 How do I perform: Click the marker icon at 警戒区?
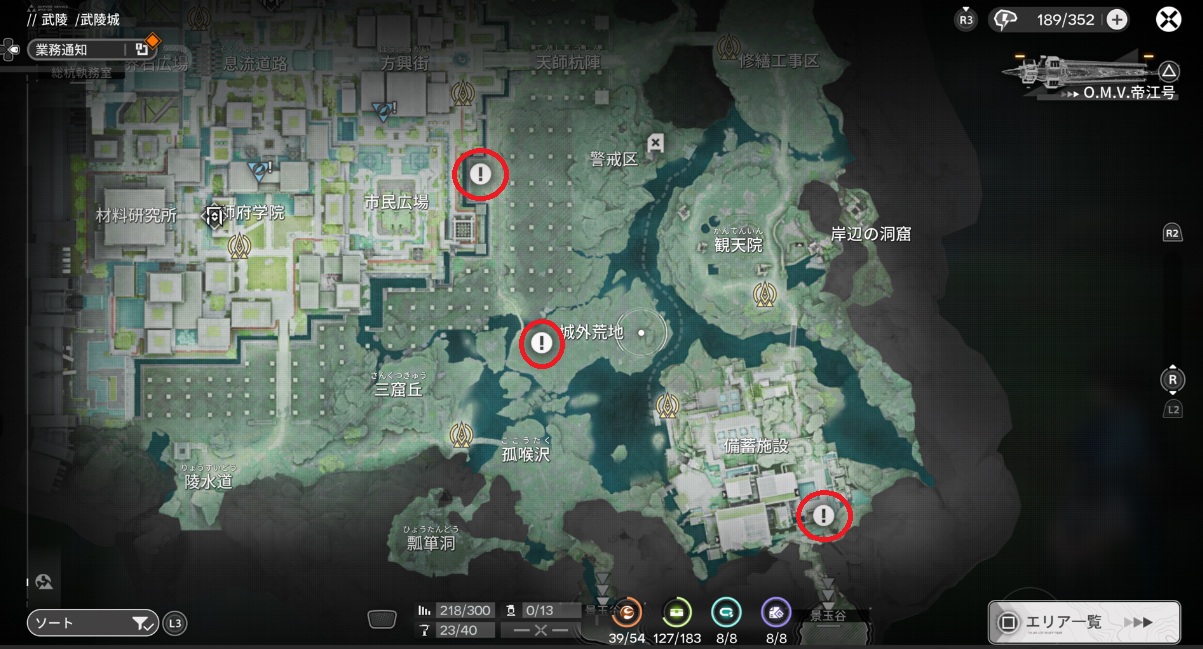(x=655, y=143)
